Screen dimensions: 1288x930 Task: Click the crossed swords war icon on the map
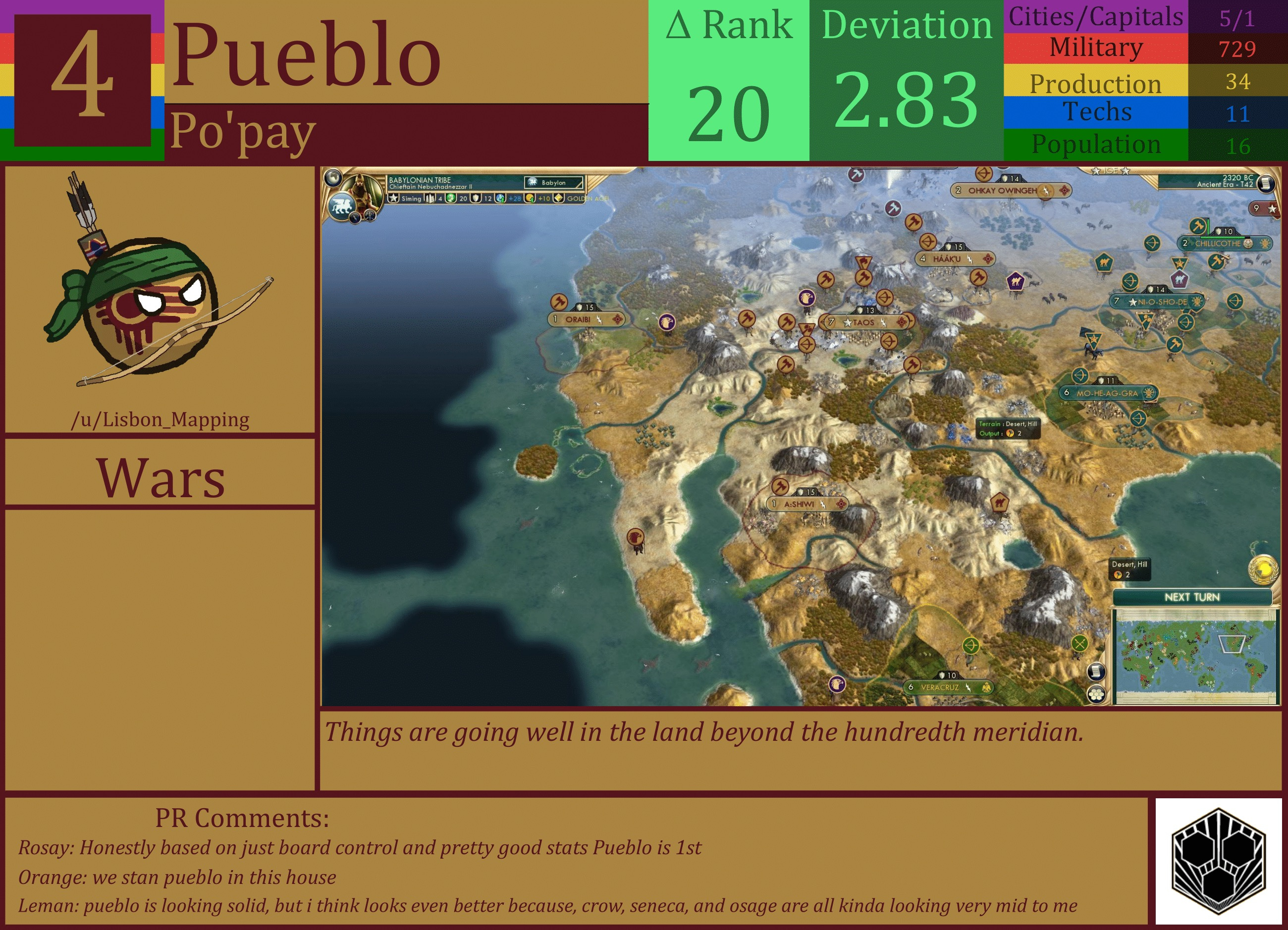(x=1079, y=645)
